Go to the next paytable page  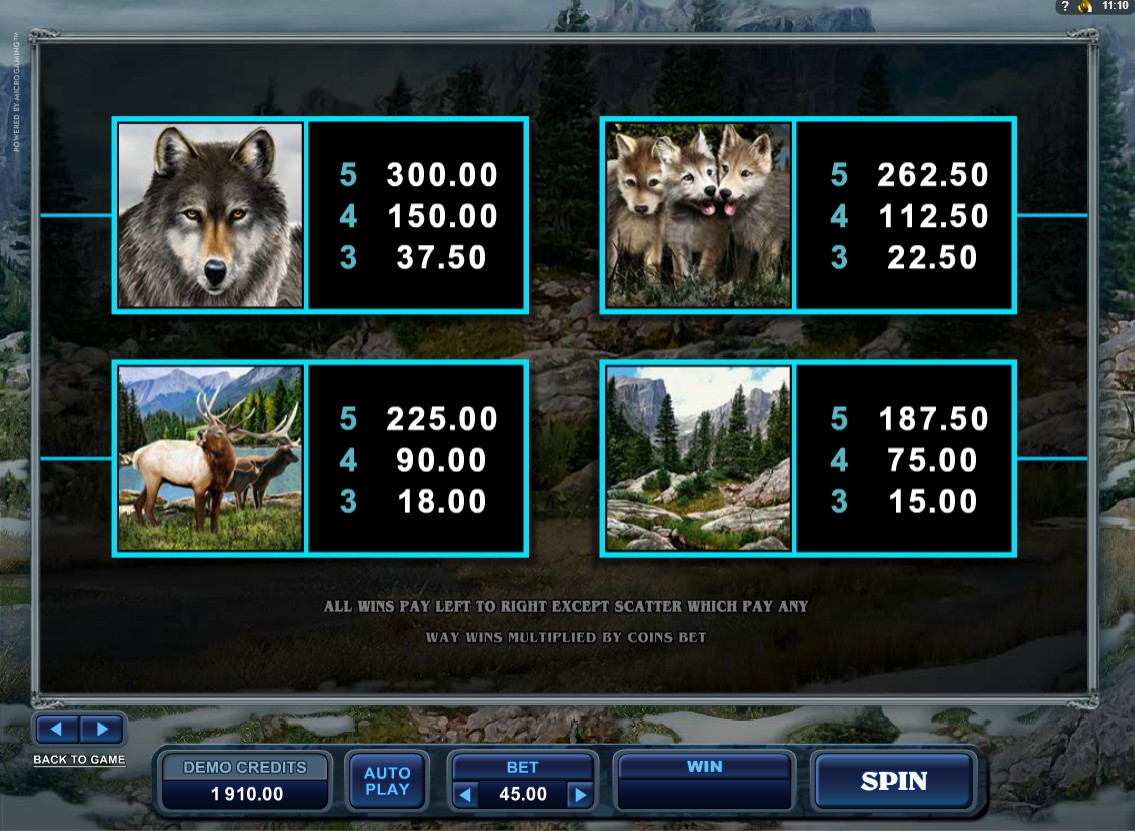101,728
